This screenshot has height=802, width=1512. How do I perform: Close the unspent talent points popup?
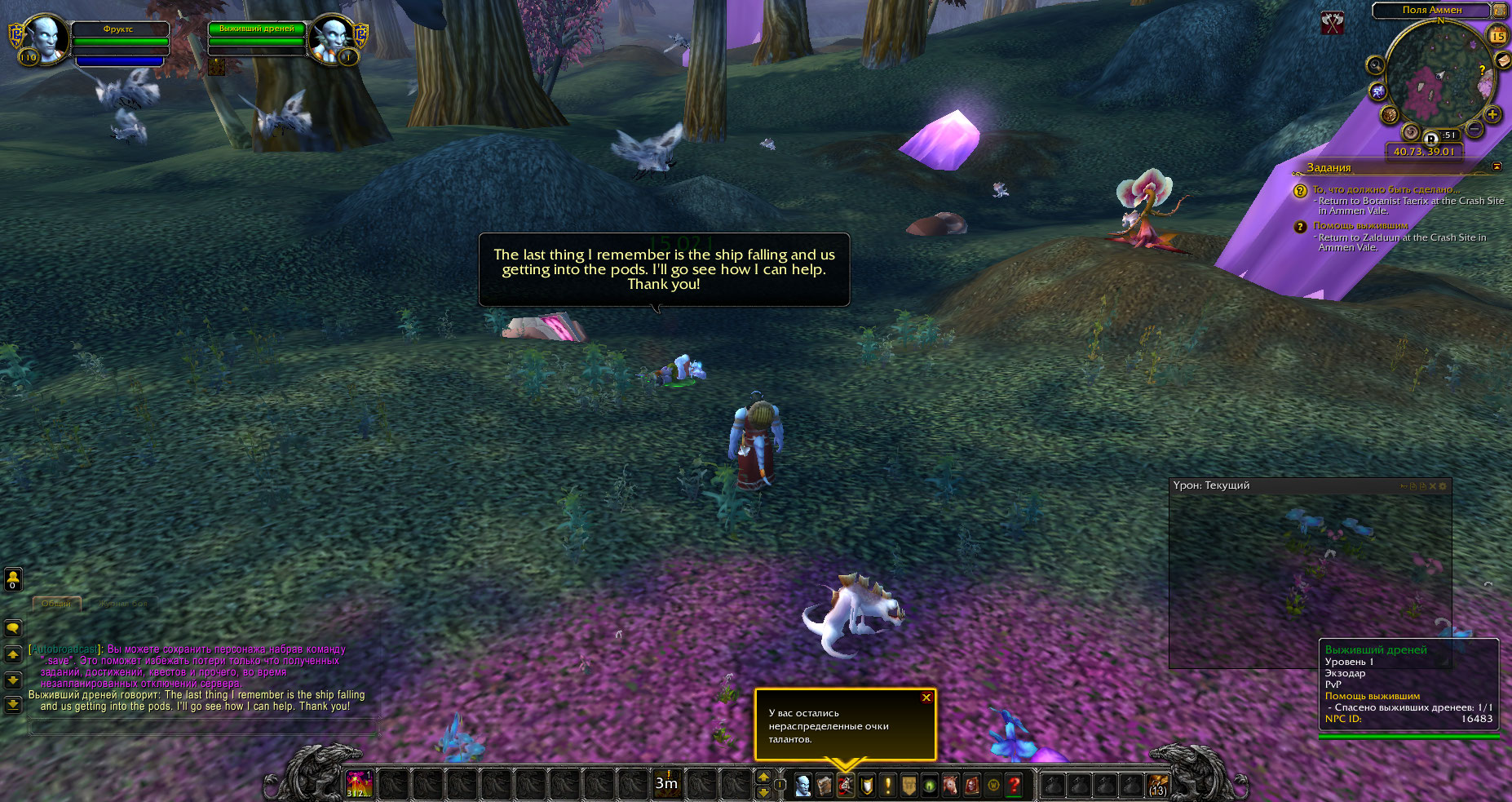[926, 698]
